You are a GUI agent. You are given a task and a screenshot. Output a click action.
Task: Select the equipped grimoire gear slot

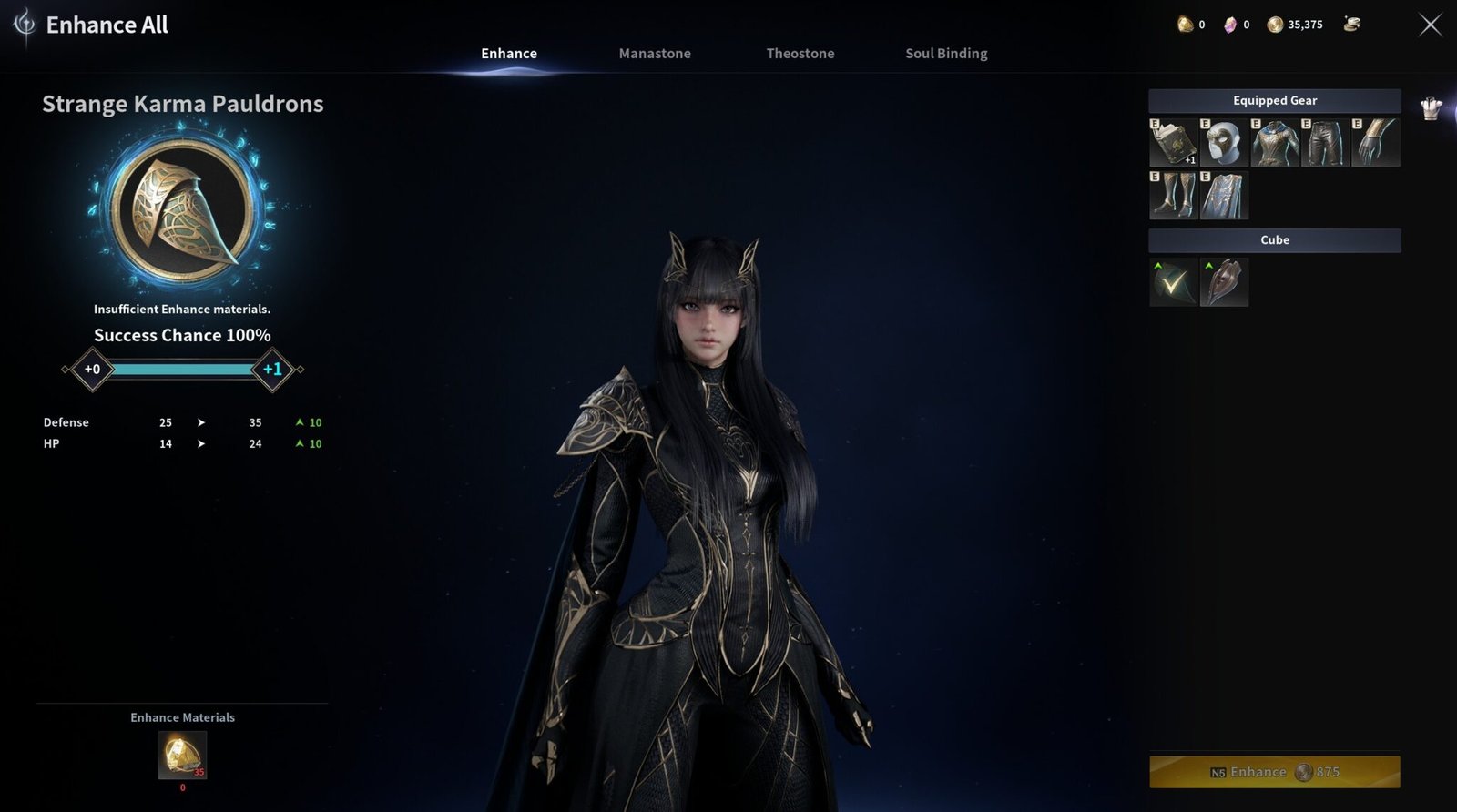pos(1176,143)
